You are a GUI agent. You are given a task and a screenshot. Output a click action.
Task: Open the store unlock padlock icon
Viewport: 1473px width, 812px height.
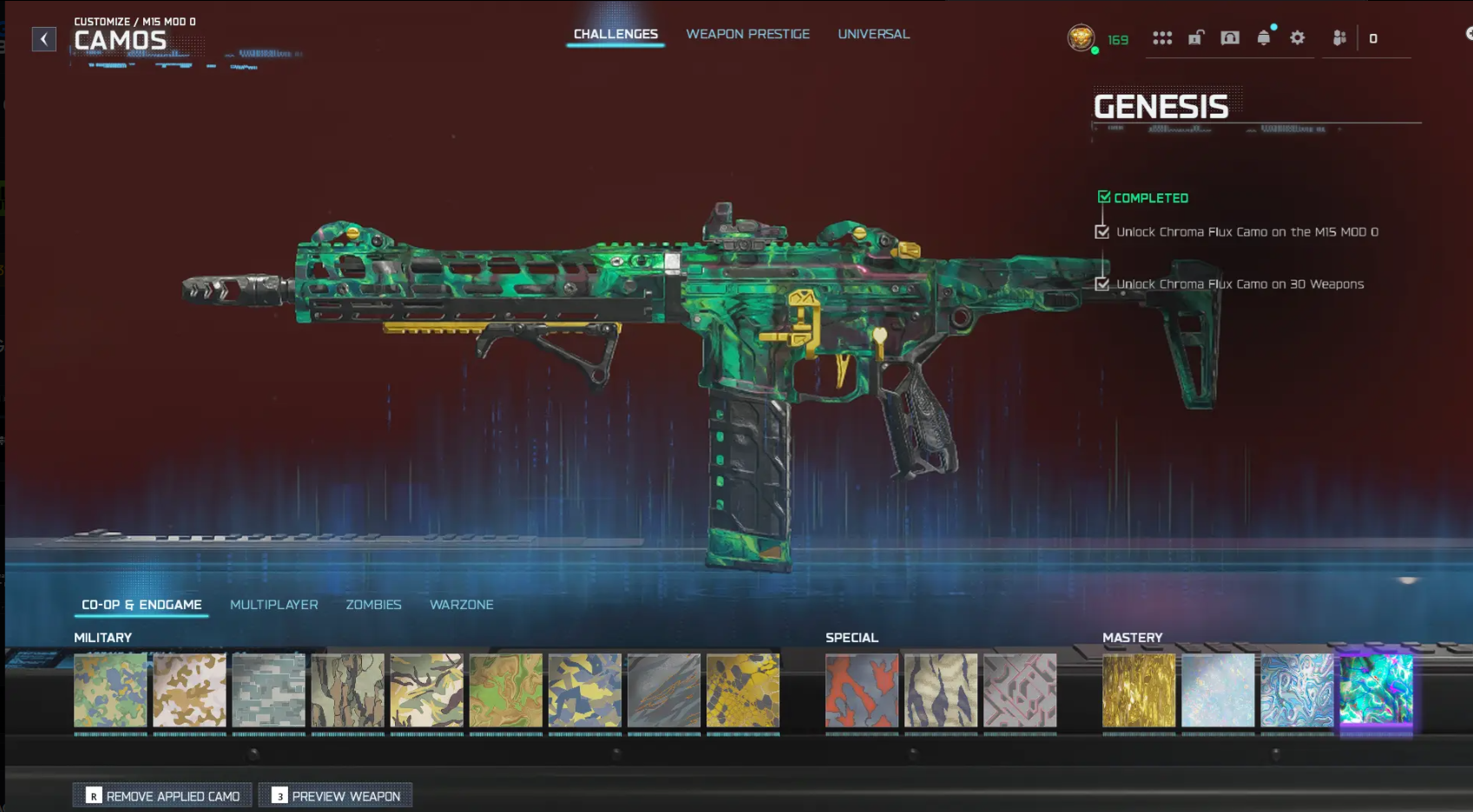[1194, 38]
